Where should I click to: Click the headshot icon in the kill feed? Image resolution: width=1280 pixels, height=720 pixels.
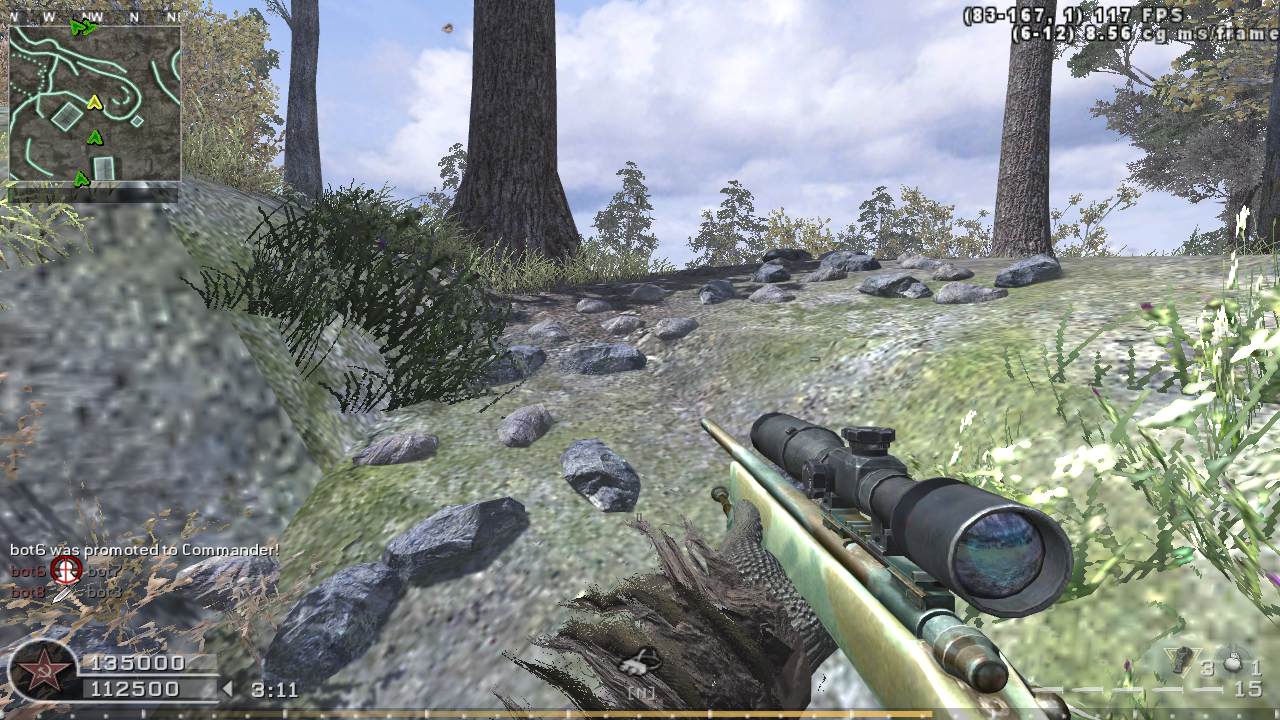coord(66,570)
